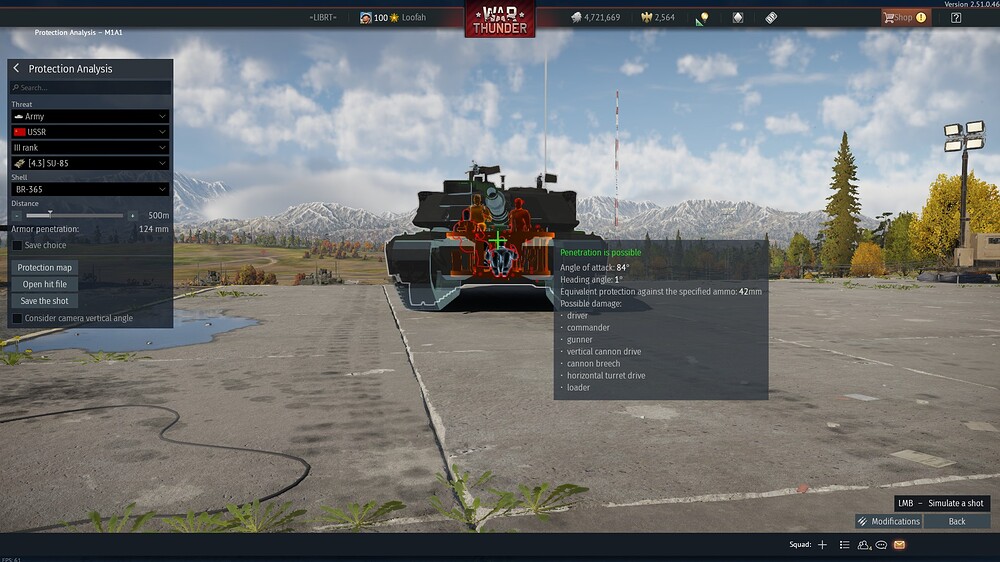Change the USSR nation dropdown
The height and width of the screenshot is (562, 1000).
click(x=90, y=132)
